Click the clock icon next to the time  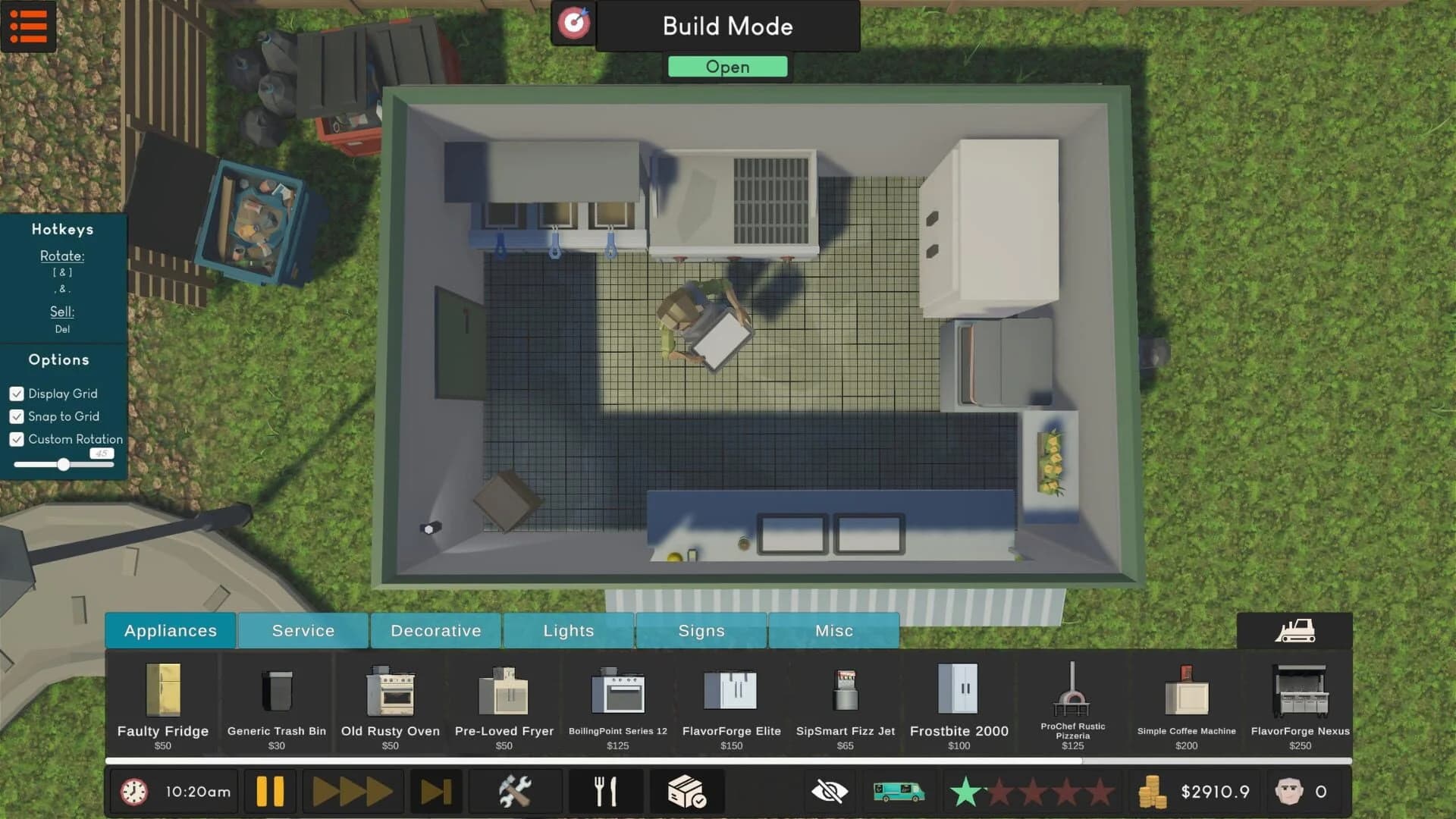pos(133,791)
